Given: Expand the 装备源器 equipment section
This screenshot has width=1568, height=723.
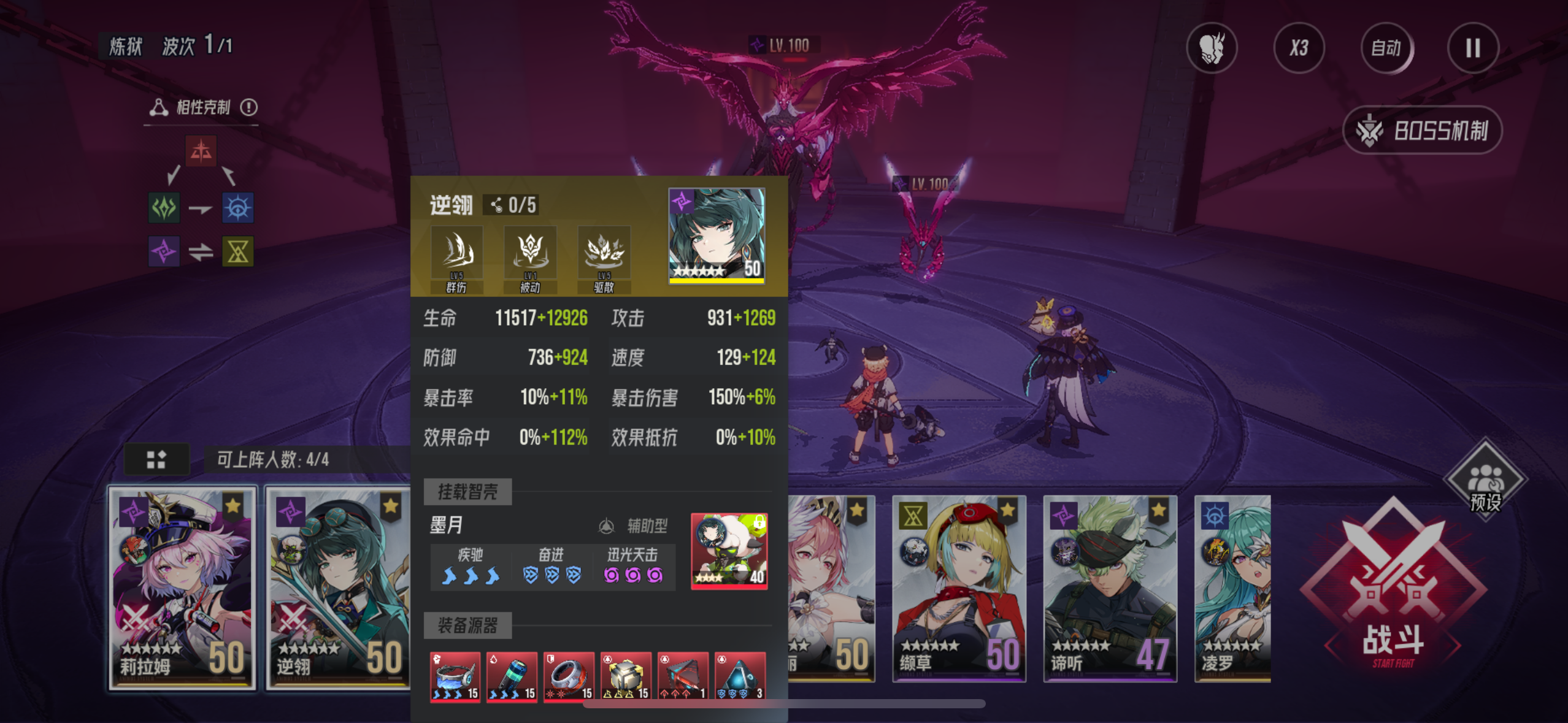Looking at the screenshot, I should click(x=468, y=626).
